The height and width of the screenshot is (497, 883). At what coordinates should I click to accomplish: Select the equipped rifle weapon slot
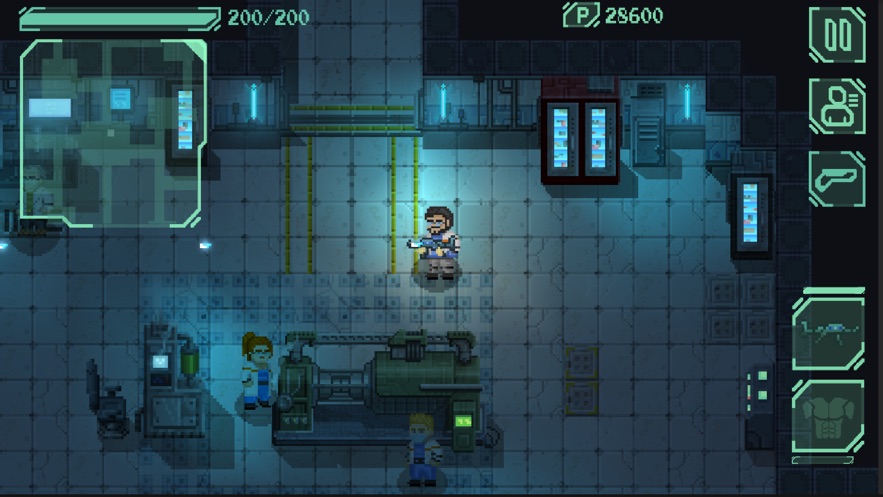coord(828,333)
